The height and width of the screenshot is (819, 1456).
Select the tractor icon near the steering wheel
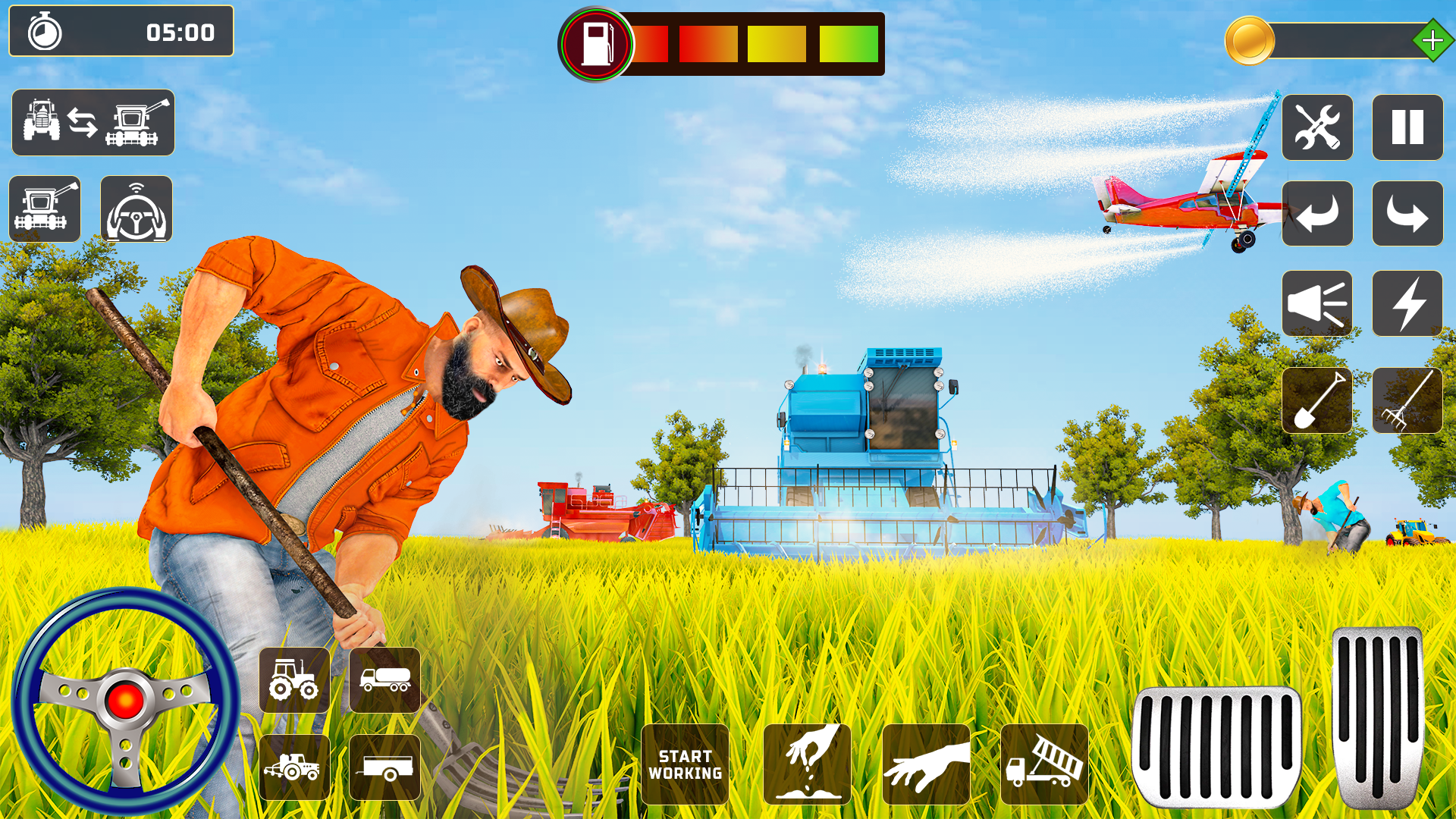pos(294,682)
